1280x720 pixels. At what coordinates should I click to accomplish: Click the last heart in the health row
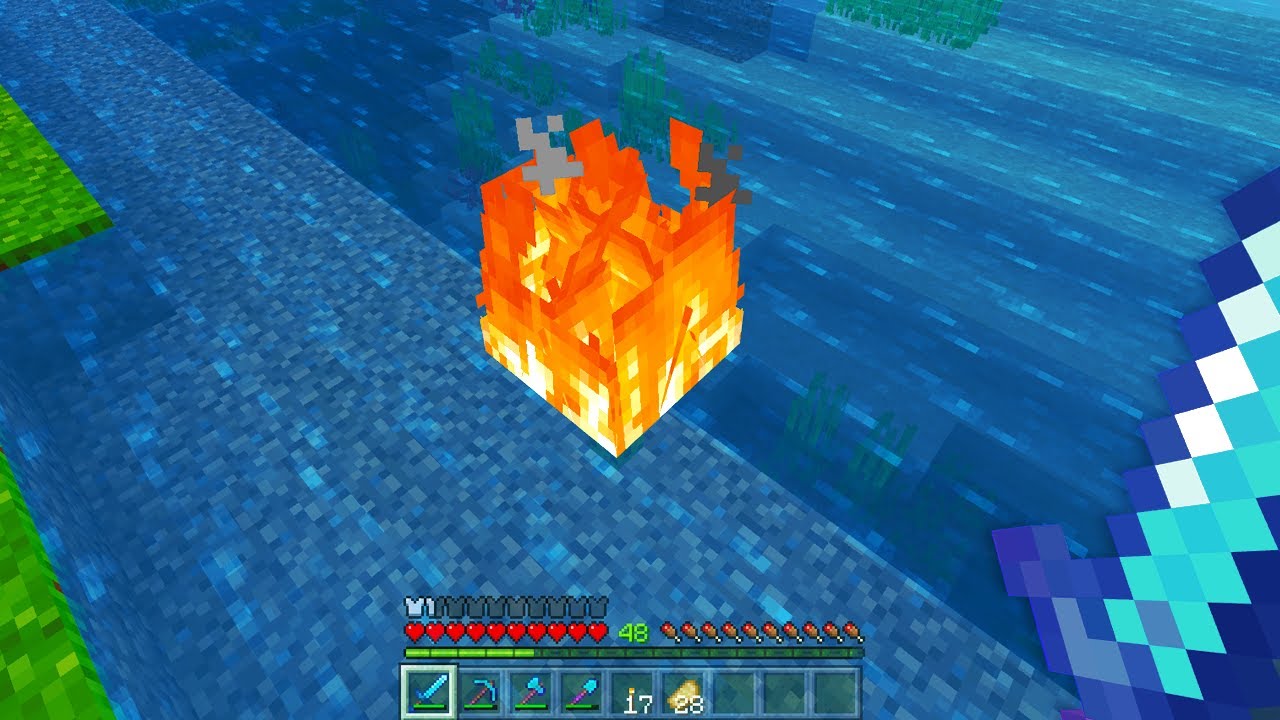click(x=598, y=630)
